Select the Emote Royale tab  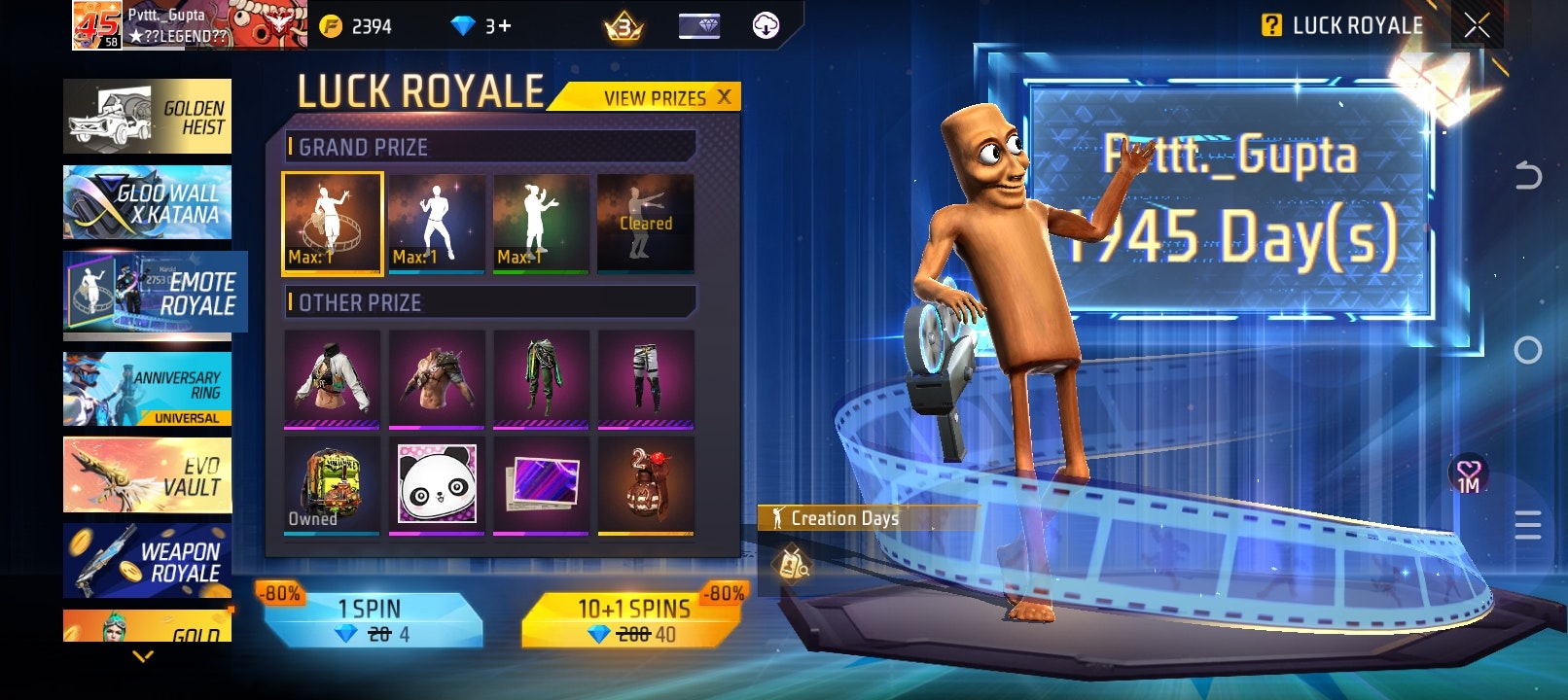[x=152, y=293]
